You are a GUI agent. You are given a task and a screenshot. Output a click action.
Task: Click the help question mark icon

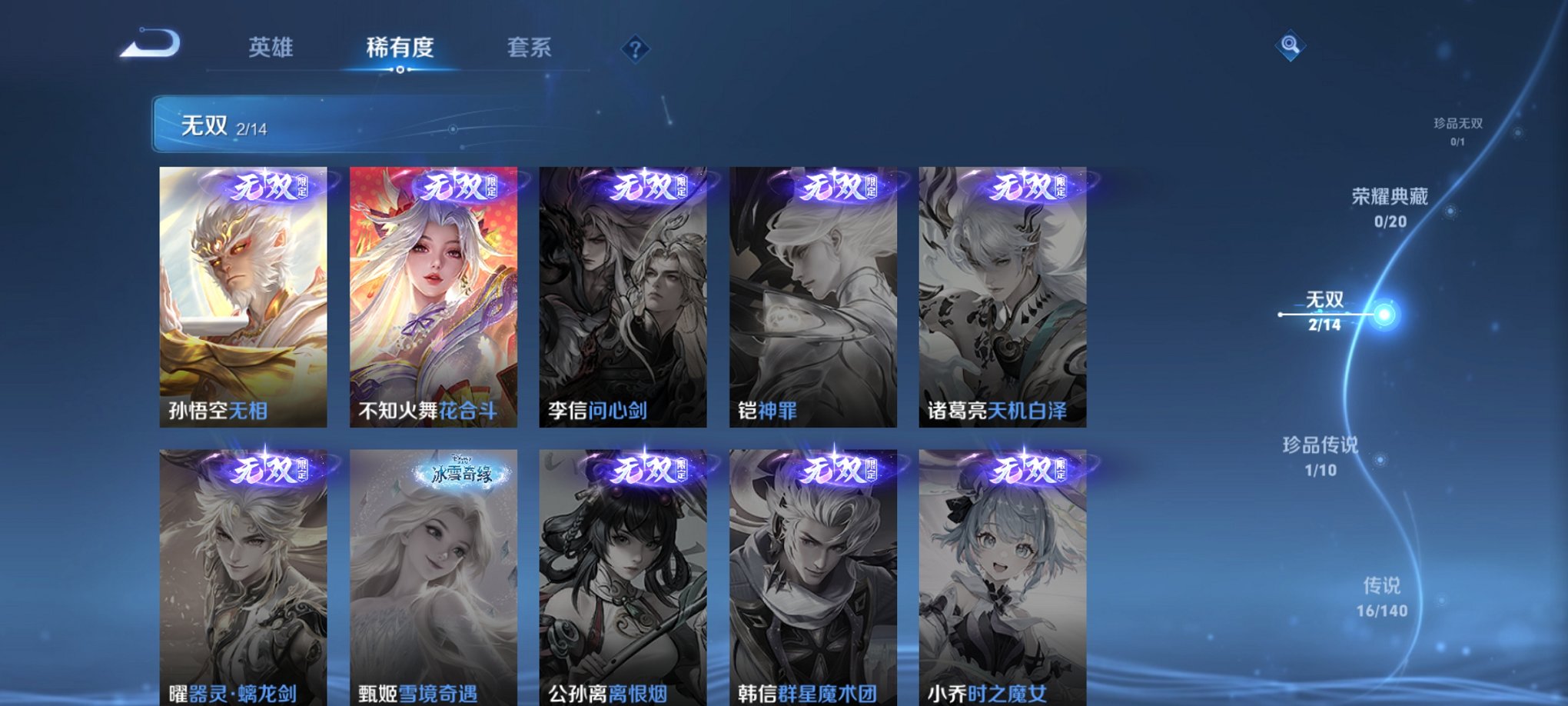(634, 50)
